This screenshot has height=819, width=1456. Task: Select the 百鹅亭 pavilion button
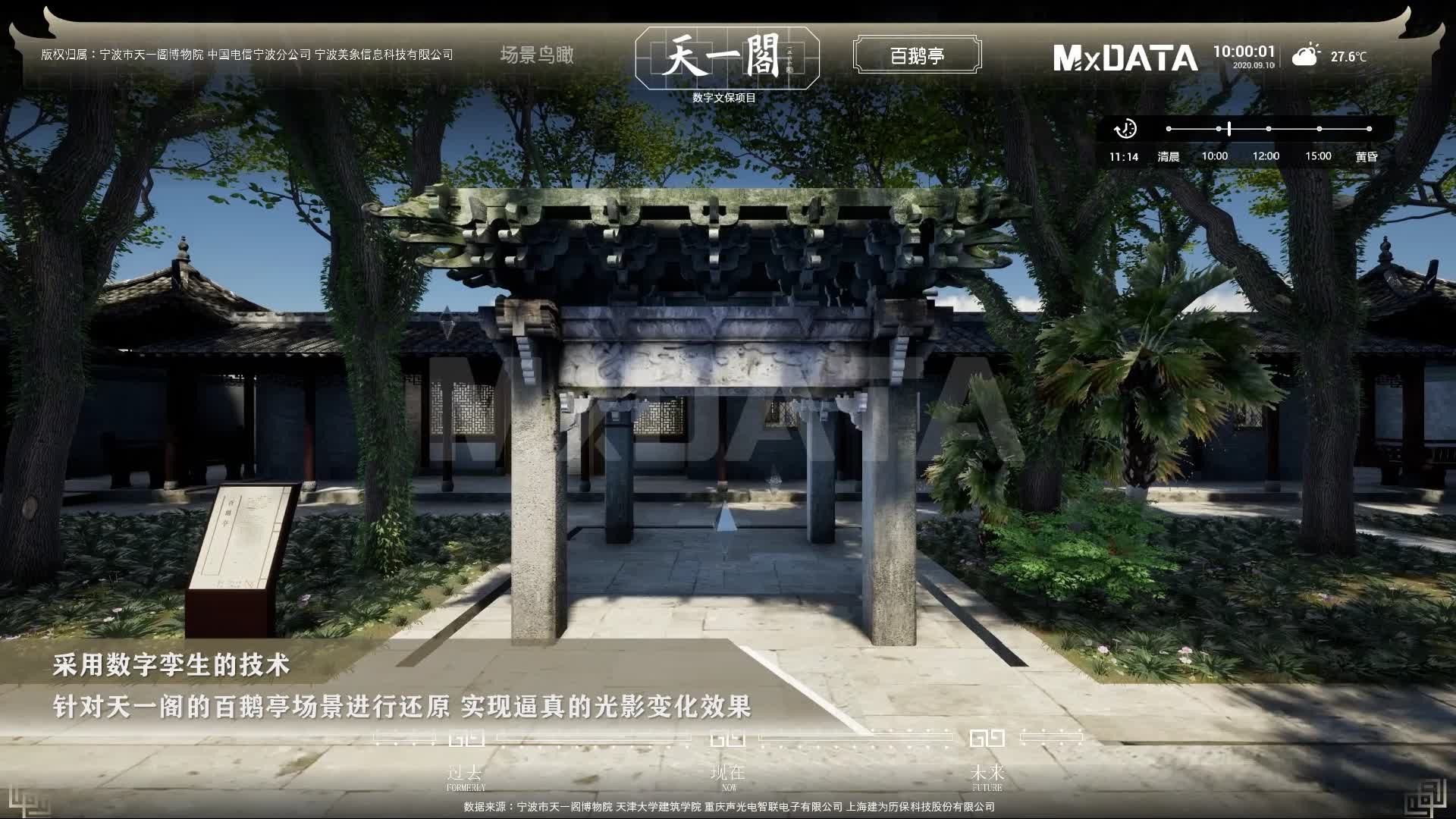coord(917,55)
